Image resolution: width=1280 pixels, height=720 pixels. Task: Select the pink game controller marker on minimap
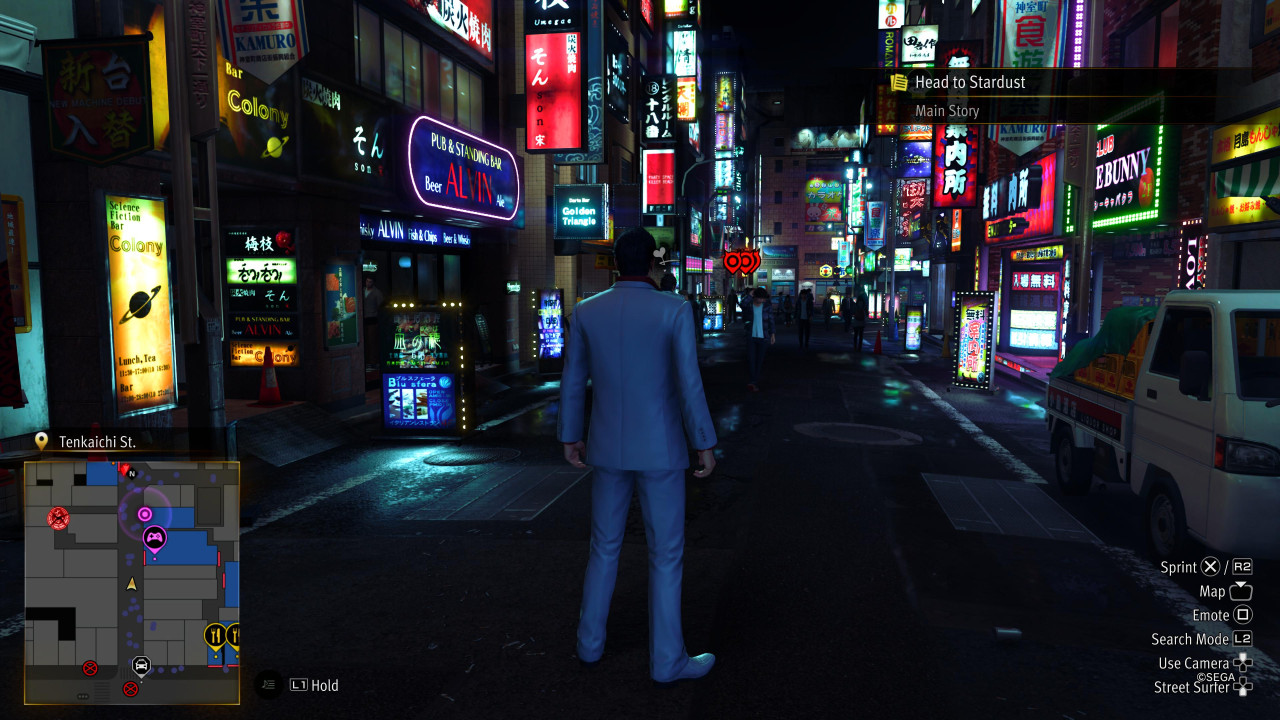click(x=154, y=539)
